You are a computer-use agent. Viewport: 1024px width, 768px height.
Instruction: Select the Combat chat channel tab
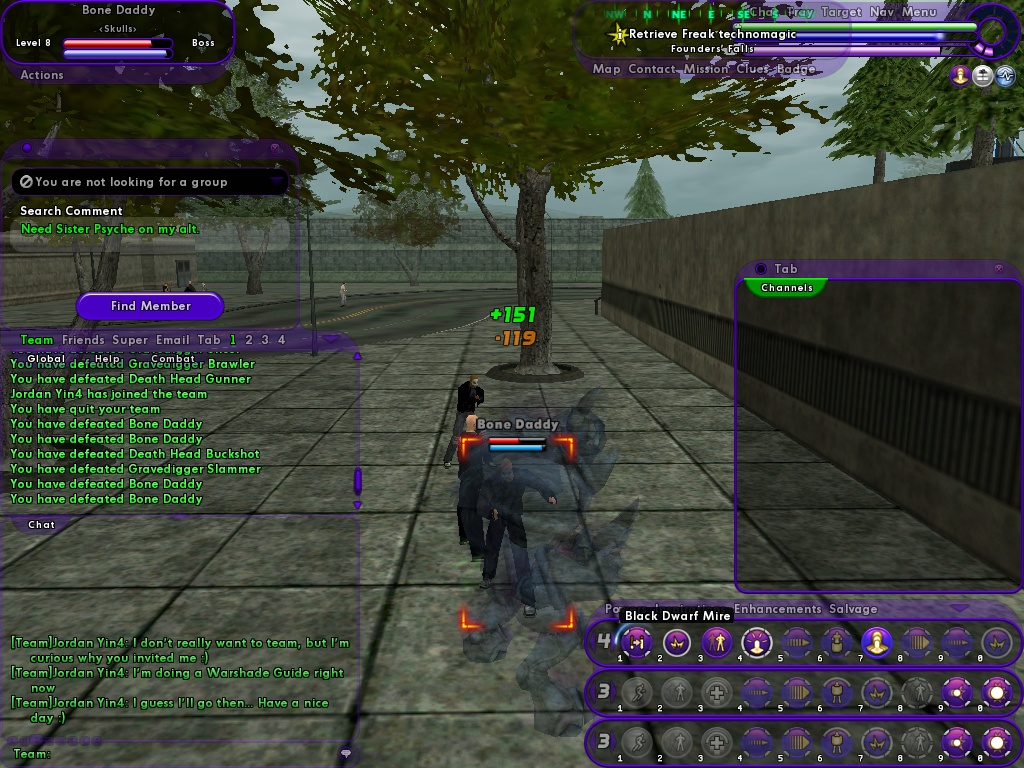click(173, 358)
